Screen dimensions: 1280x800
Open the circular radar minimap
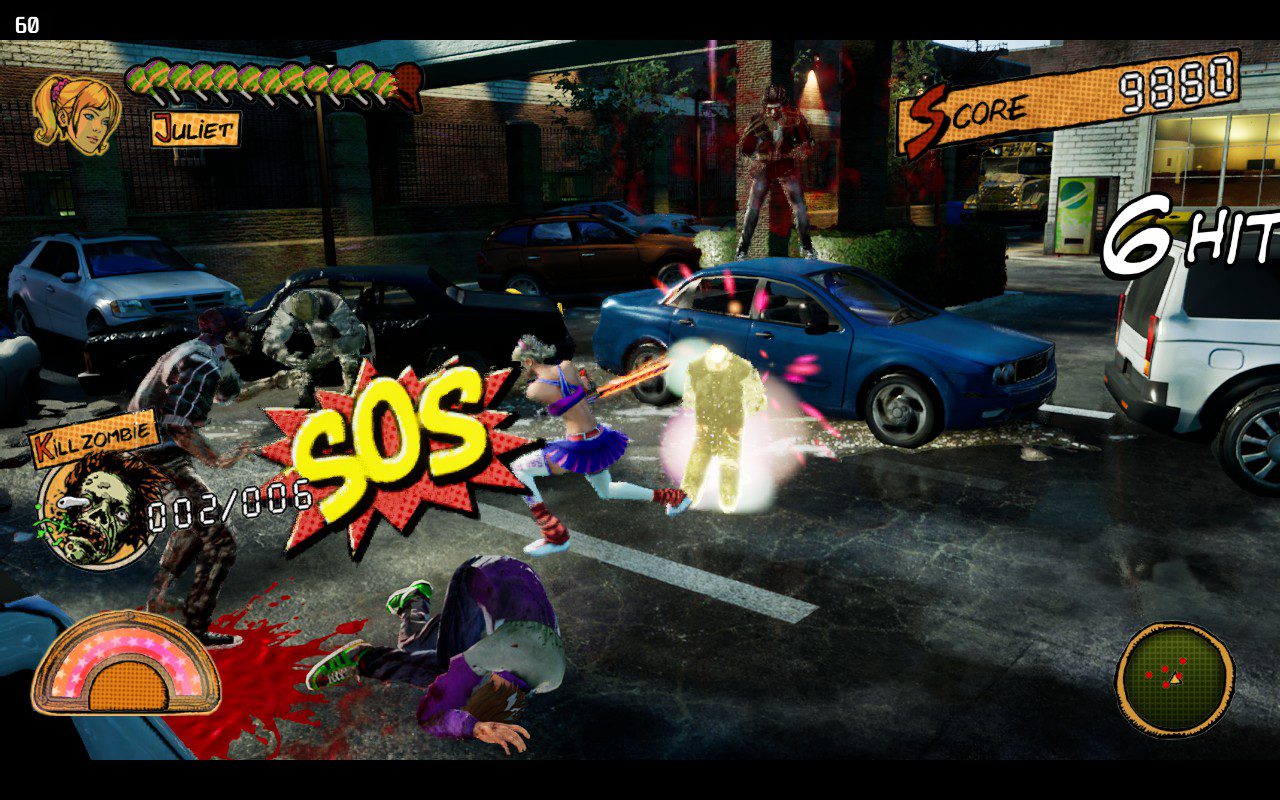click(x=1174, y=679)
